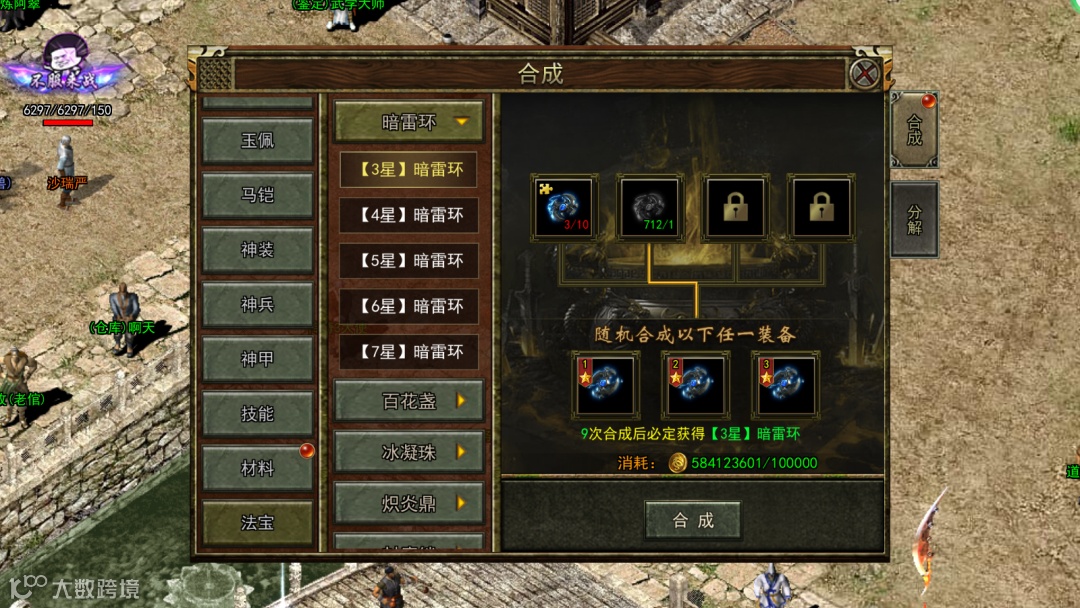
Task: Choose the 法宝 category
Action: click(257, 522)
